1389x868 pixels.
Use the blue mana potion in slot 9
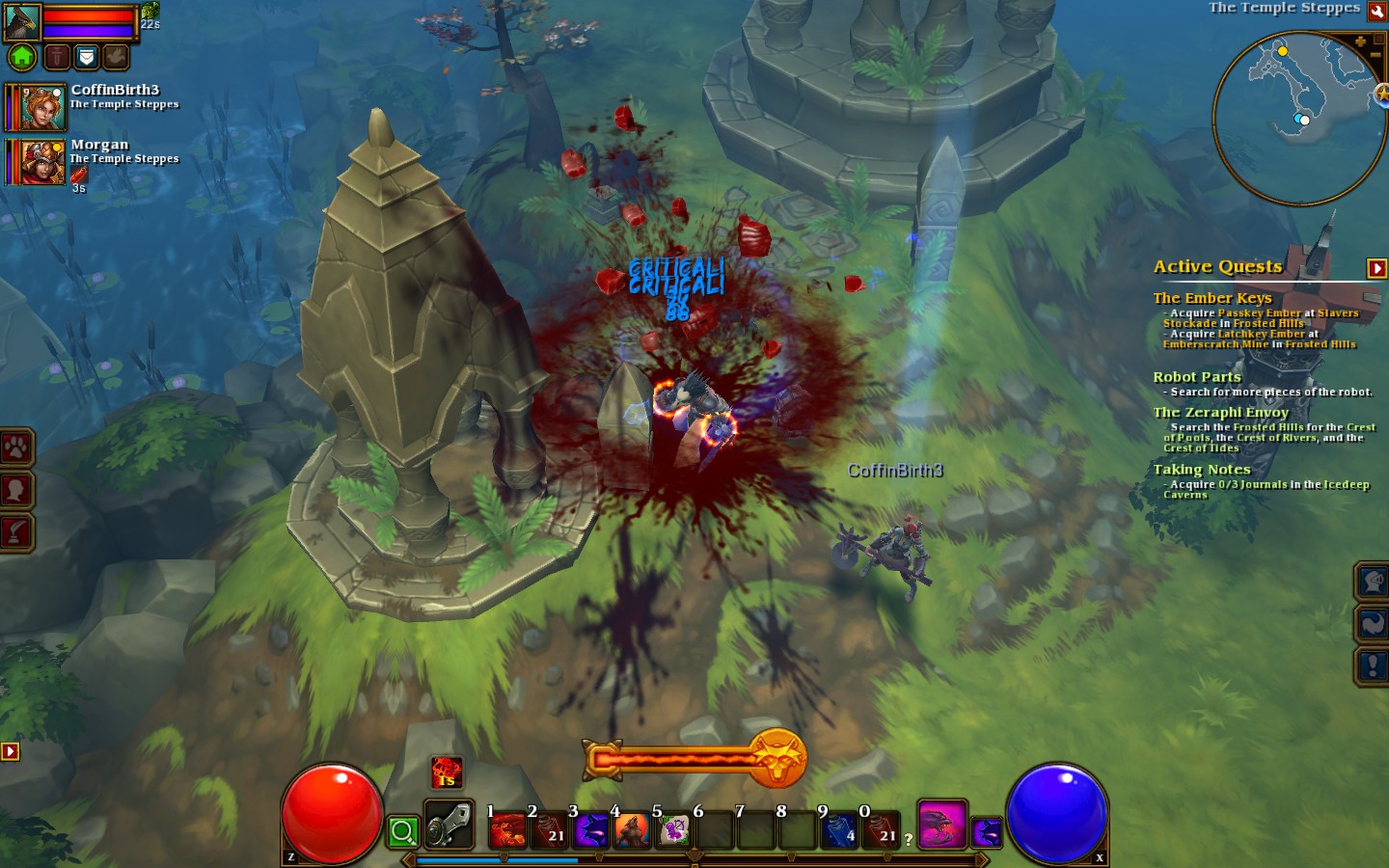coord(839,830)
